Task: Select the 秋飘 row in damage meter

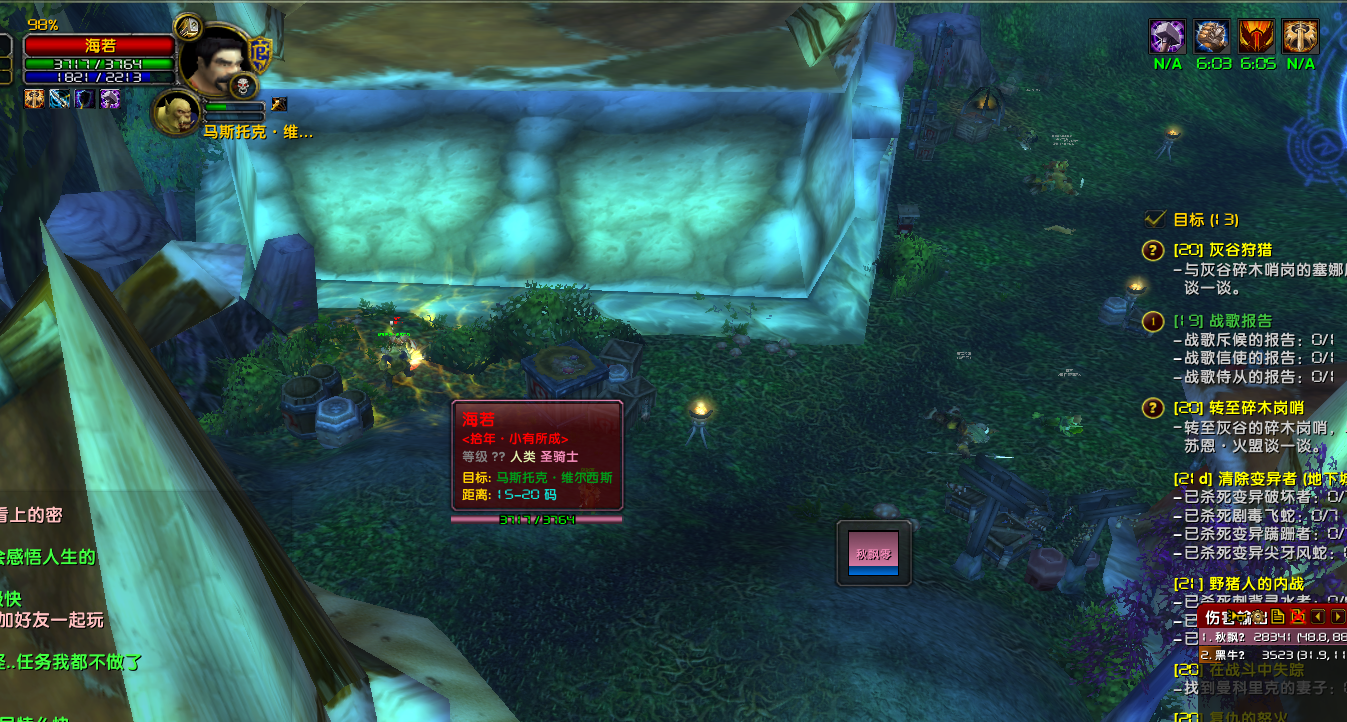Action: tap(1272, 637)
